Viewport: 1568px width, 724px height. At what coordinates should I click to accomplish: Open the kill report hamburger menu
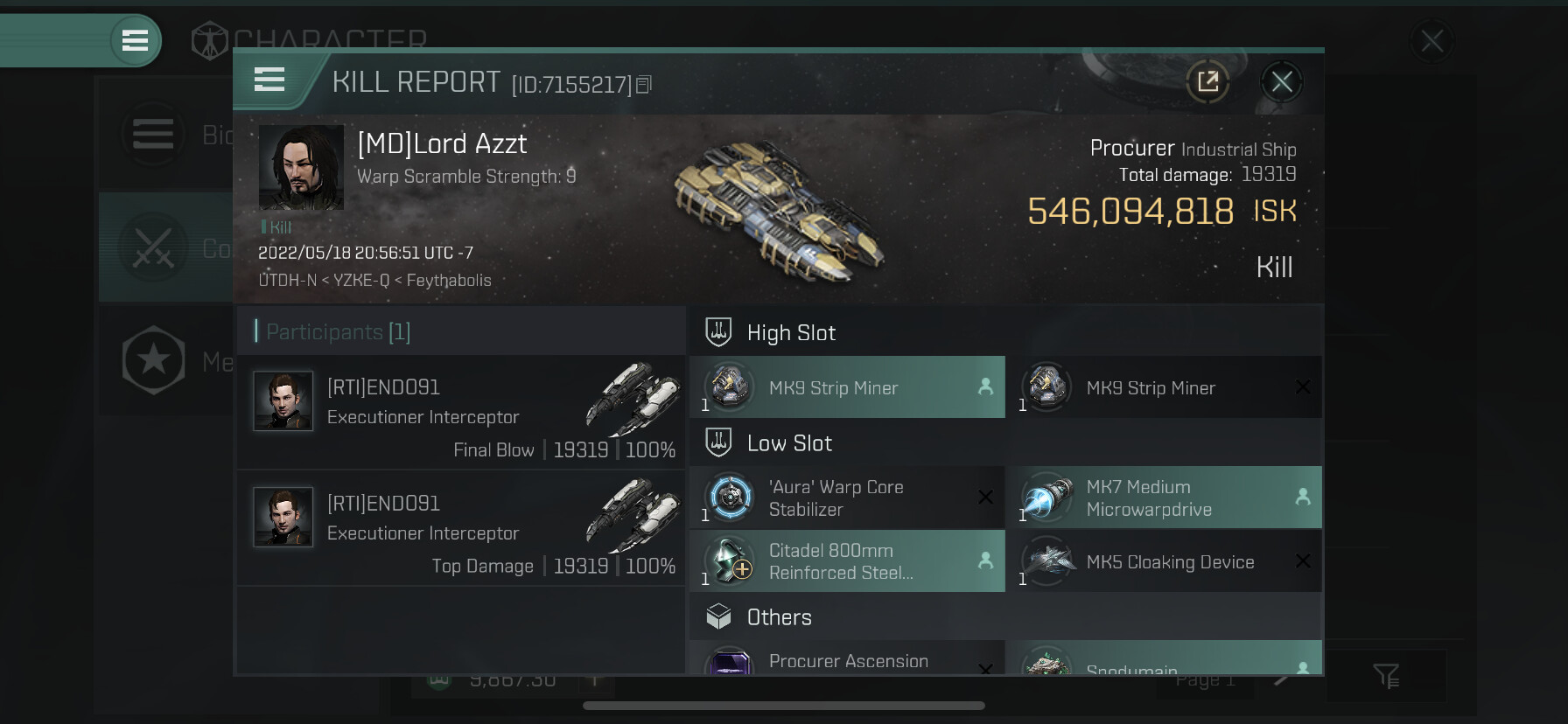coord(269,80)
